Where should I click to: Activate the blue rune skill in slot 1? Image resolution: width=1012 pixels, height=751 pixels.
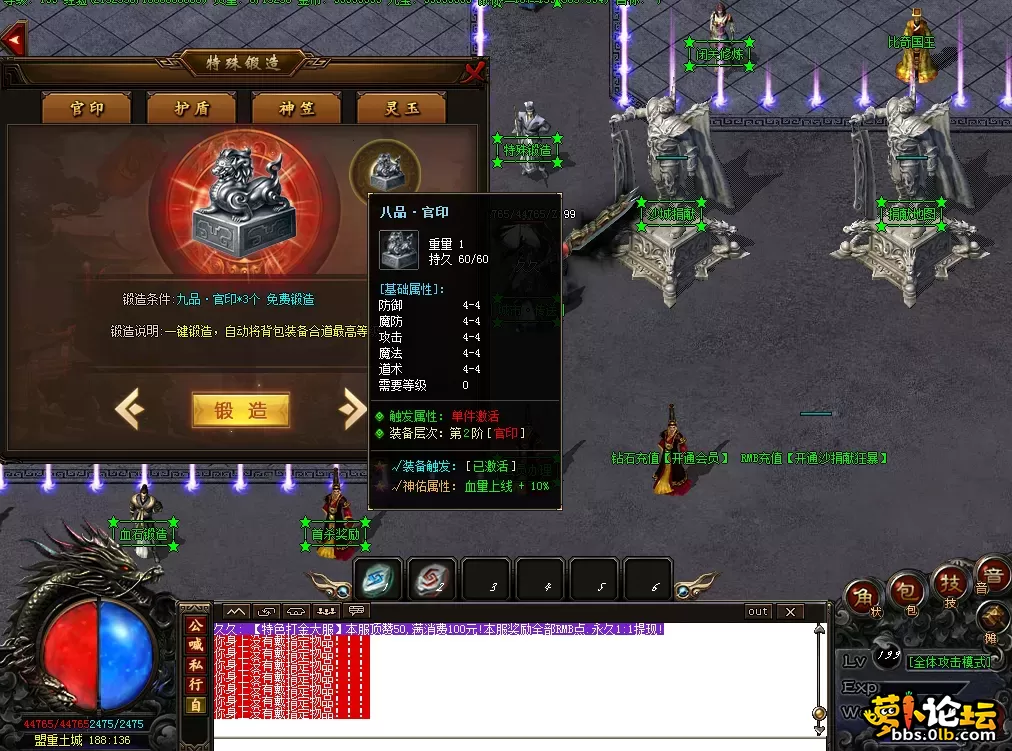[380, 578]
